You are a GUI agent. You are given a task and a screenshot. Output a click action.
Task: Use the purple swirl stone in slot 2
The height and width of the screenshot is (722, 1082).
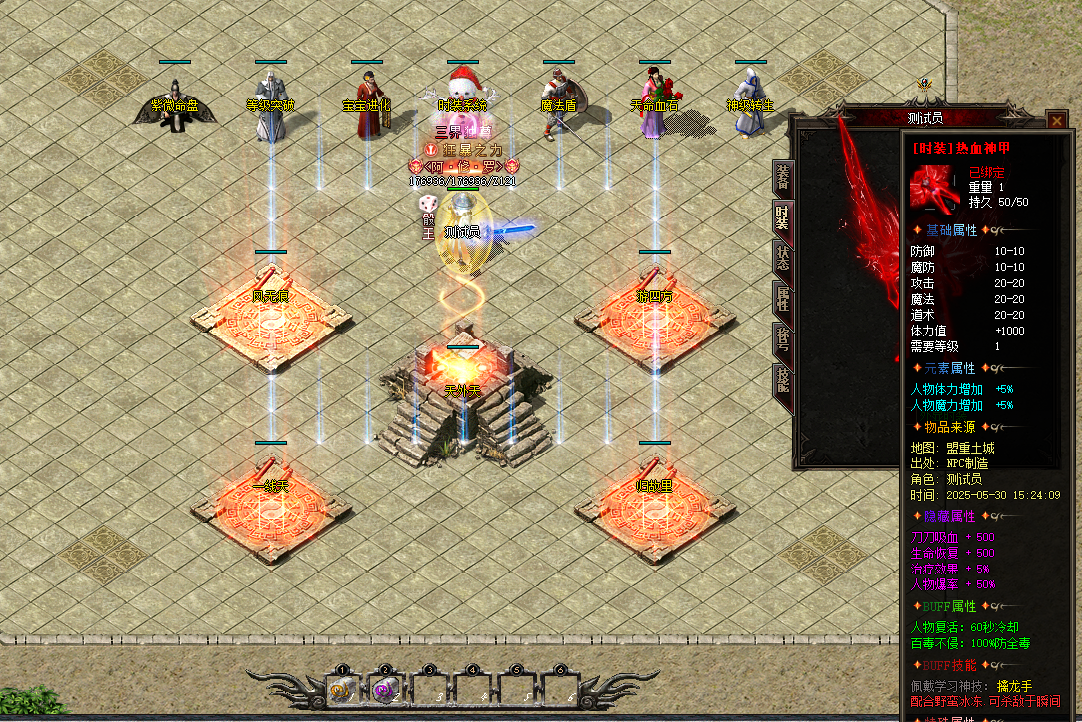385,688
